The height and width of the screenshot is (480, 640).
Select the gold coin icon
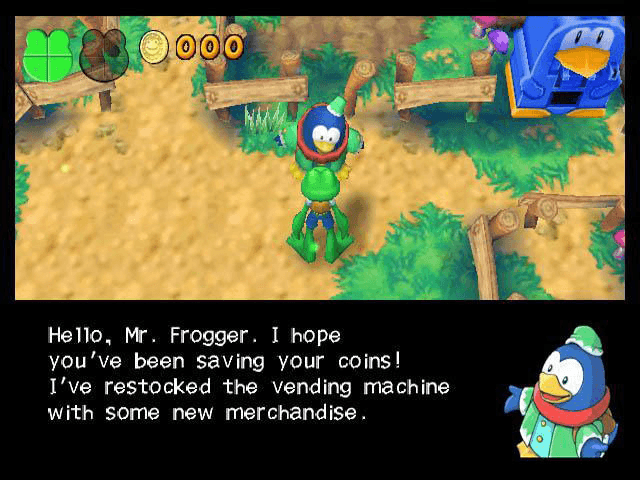(x=154, y=47)
